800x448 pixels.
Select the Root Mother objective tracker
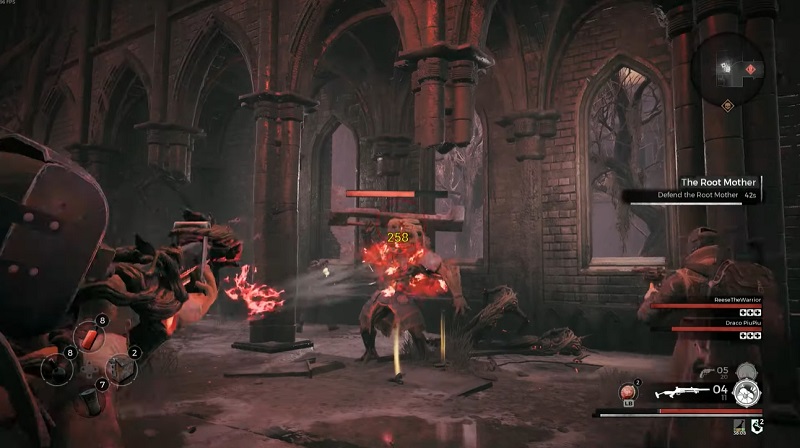pos(692,188)
